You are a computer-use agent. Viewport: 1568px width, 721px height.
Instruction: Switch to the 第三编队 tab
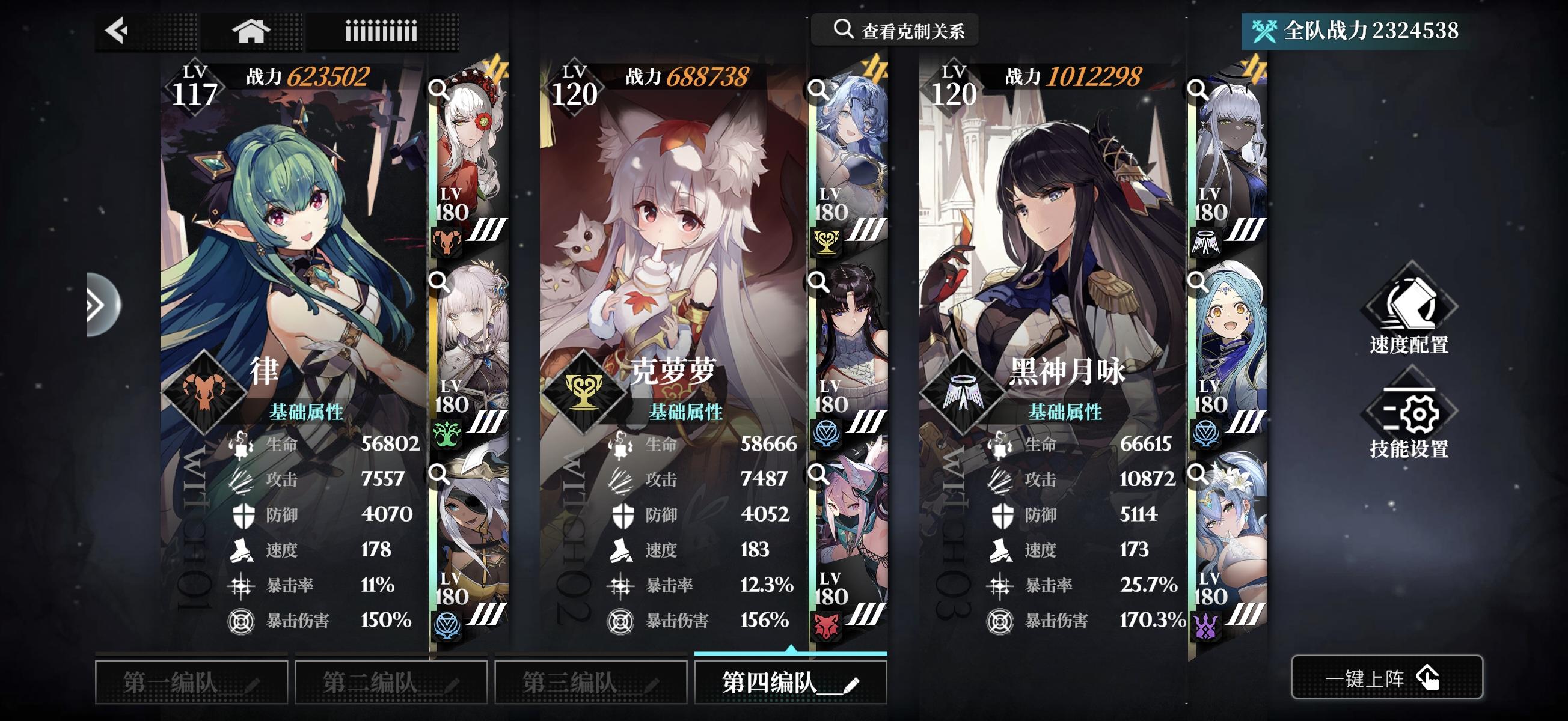(589, 683)
